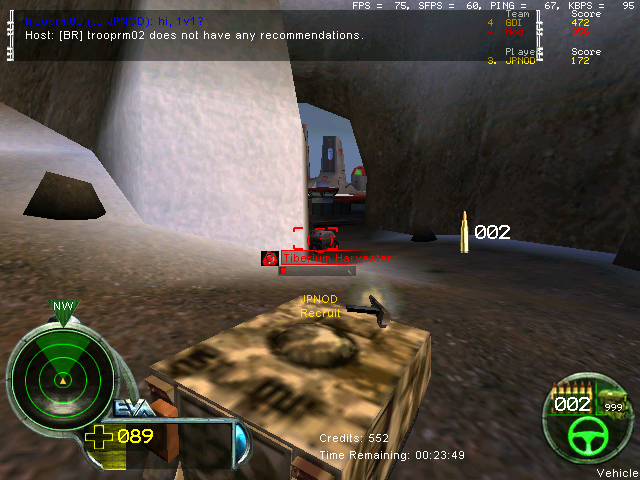
Task: Select the GDI team row in scoreboard
Action: tap(538, 22)
